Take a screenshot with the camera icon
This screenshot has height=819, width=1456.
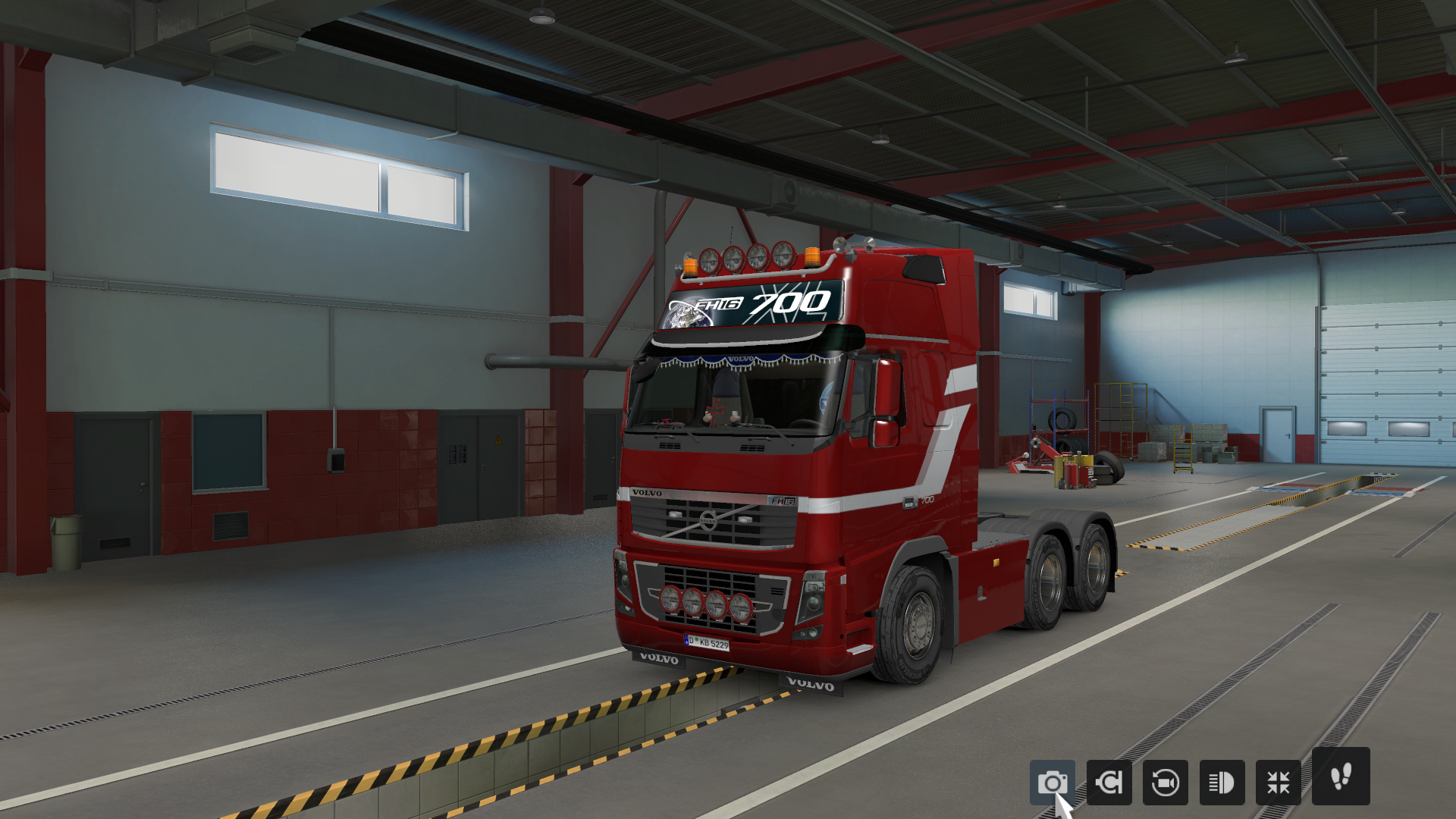1054,782
